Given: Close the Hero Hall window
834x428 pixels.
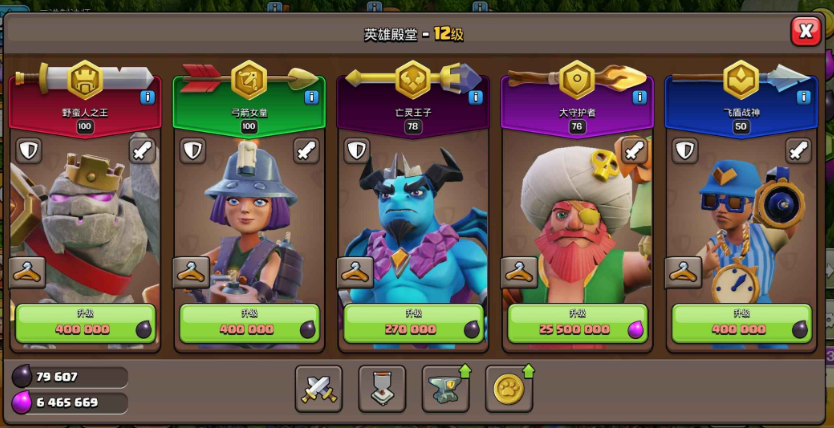Looking at the screenshot, I should [x=805, y=31].
